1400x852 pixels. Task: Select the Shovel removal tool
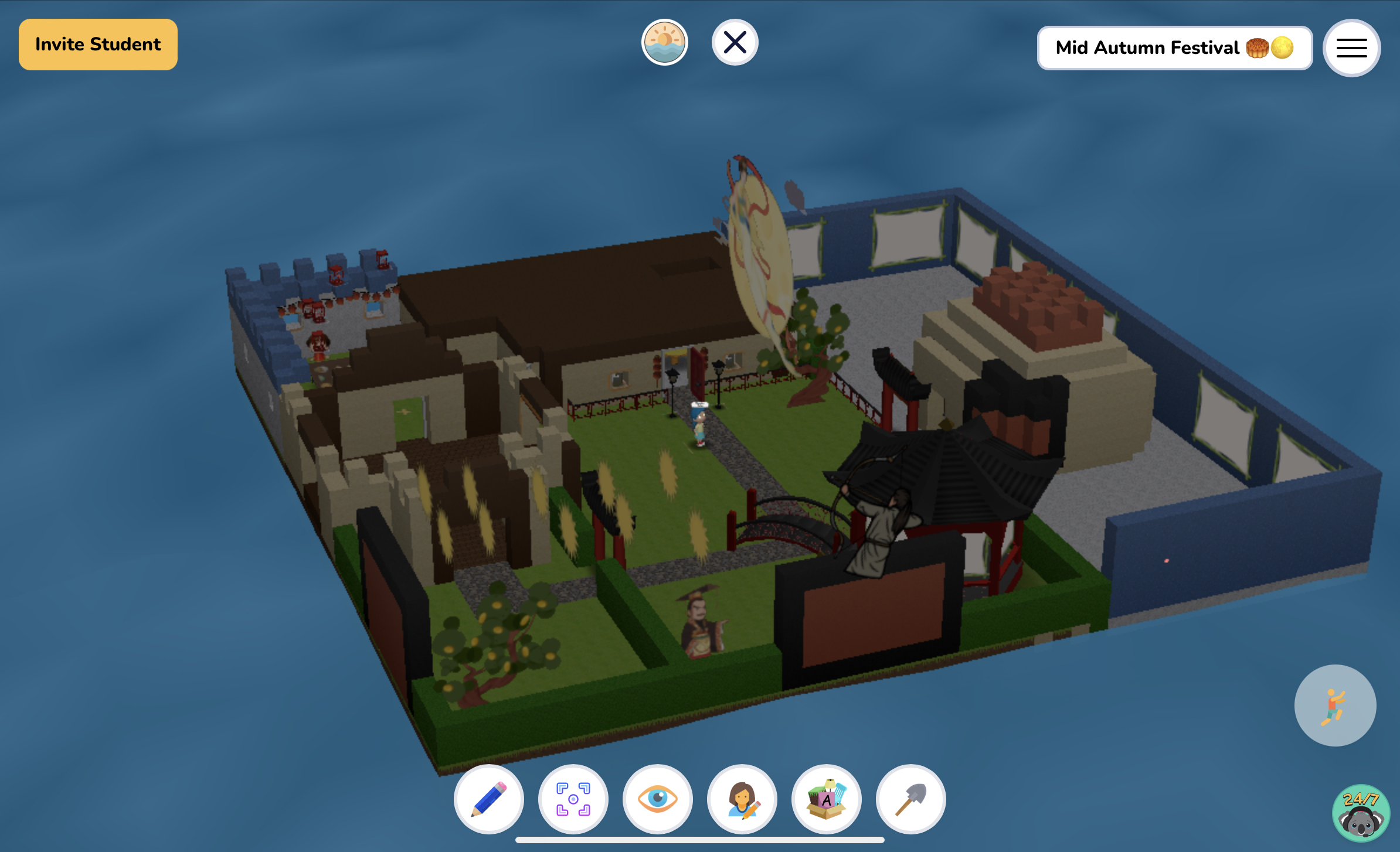[x=911, y=799]
